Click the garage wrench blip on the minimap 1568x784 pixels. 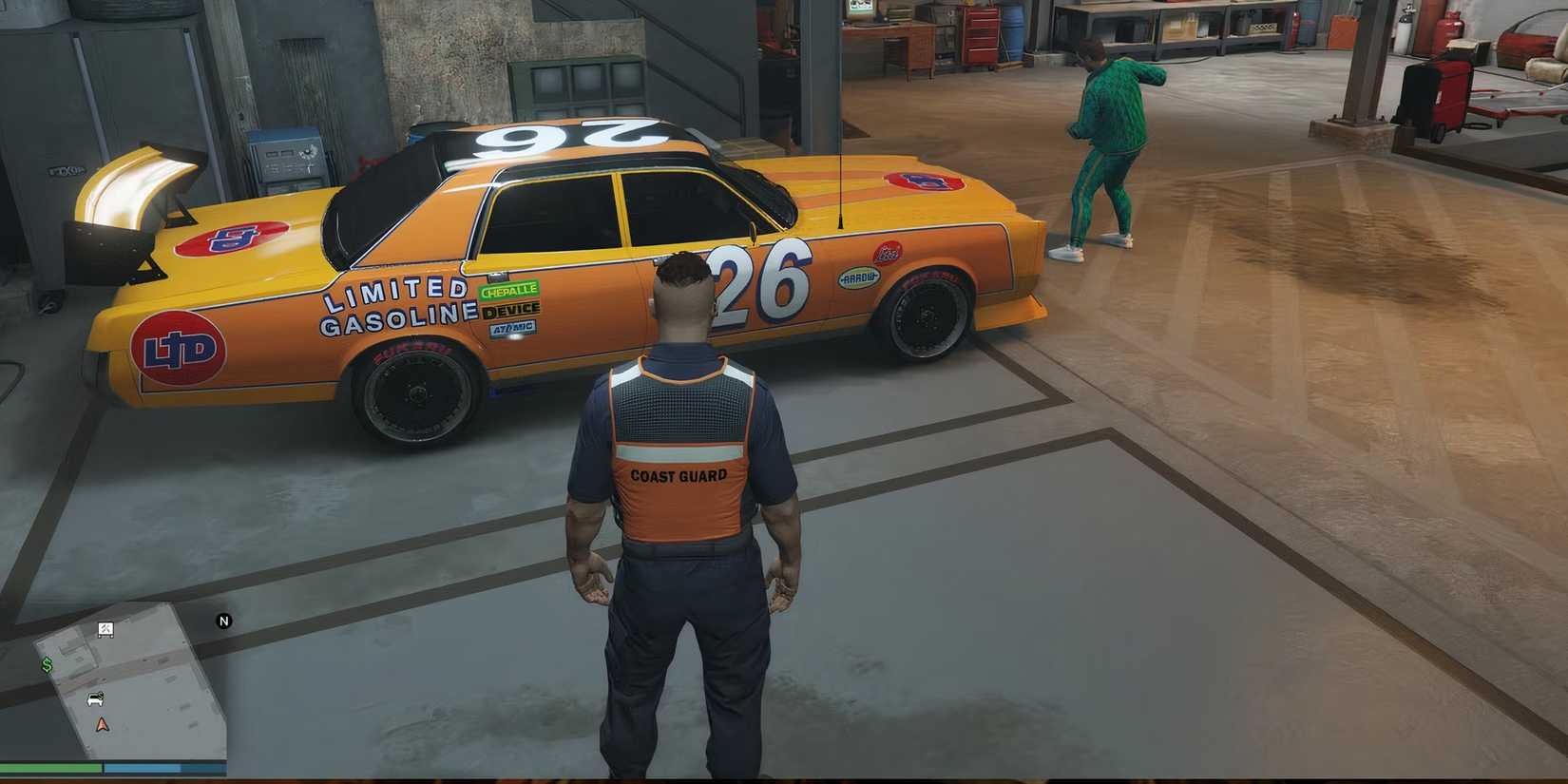pos(105,630)
